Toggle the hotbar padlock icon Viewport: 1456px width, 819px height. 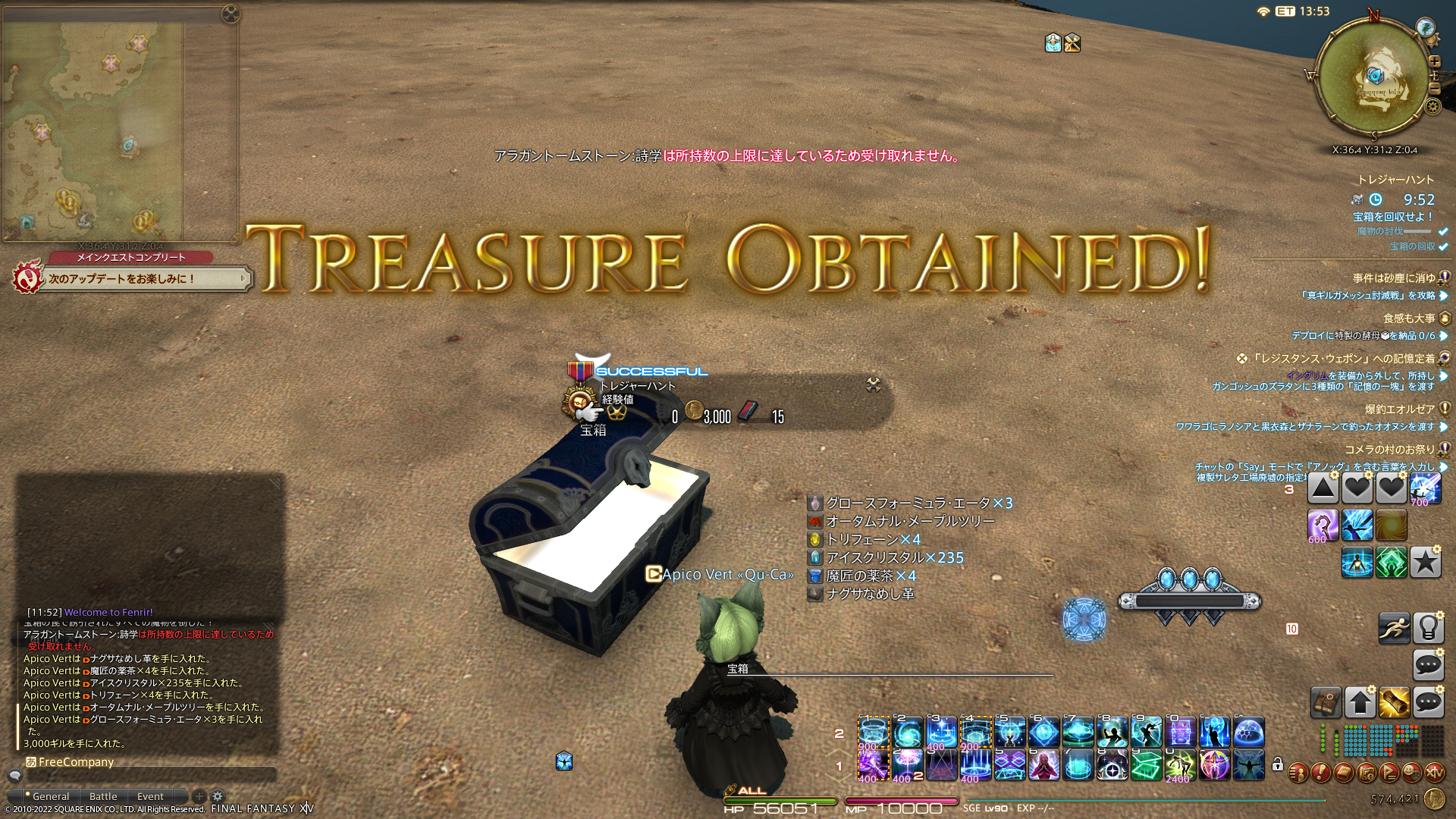(1278, 764)
